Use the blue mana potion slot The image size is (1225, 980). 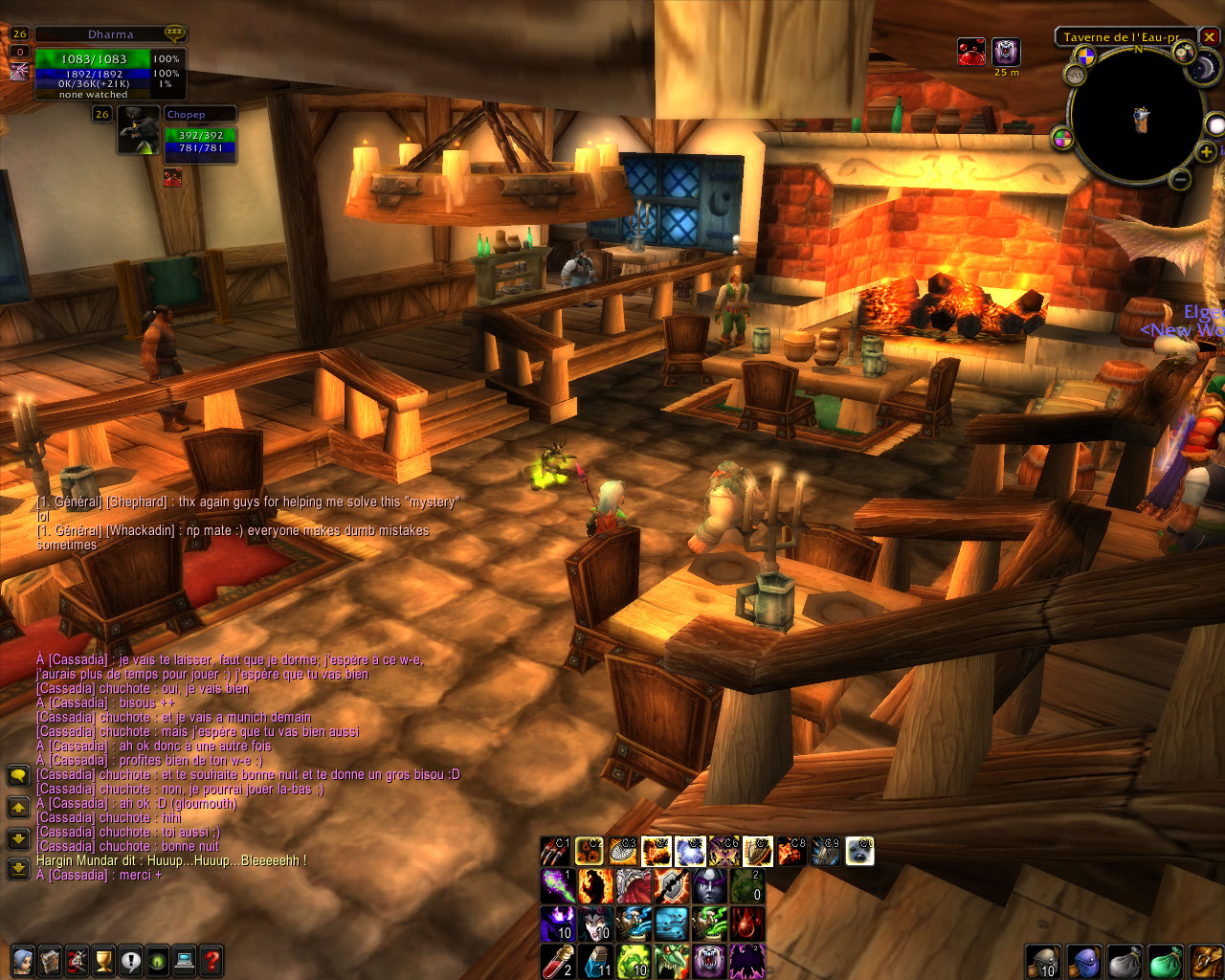[595, 960]
